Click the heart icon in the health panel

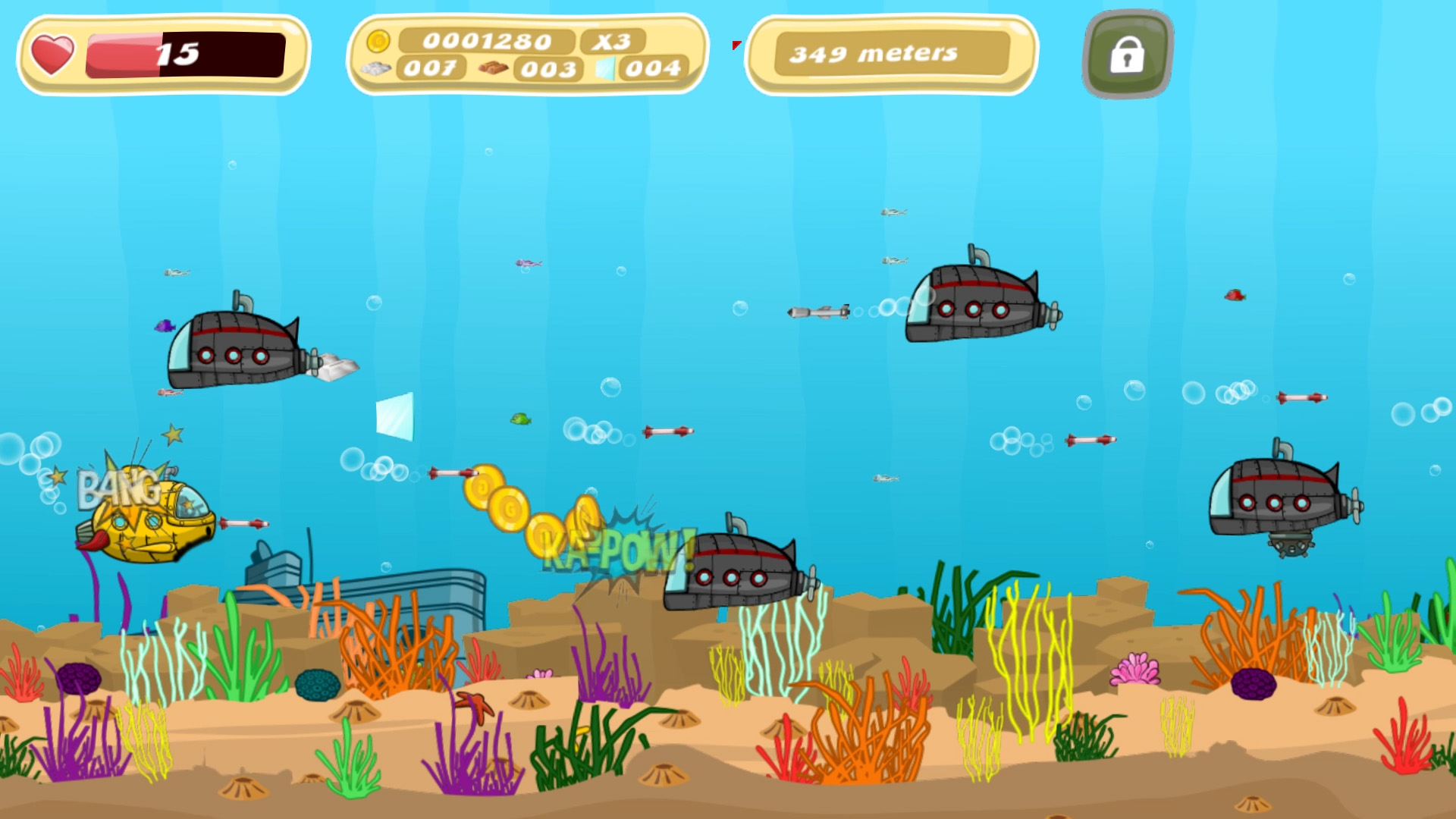tap(52, 52)
